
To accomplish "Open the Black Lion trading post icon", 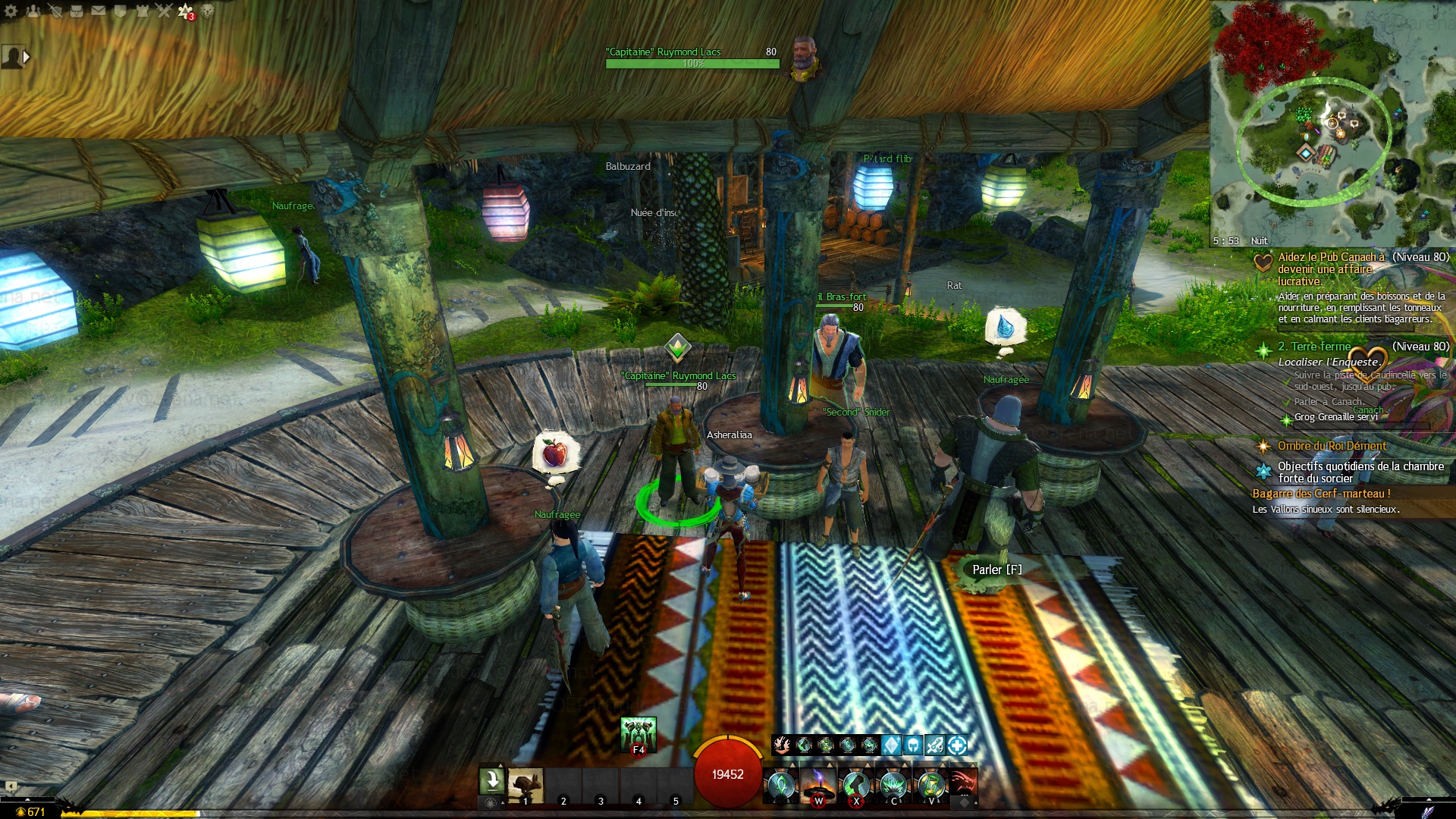I will 208,11.
